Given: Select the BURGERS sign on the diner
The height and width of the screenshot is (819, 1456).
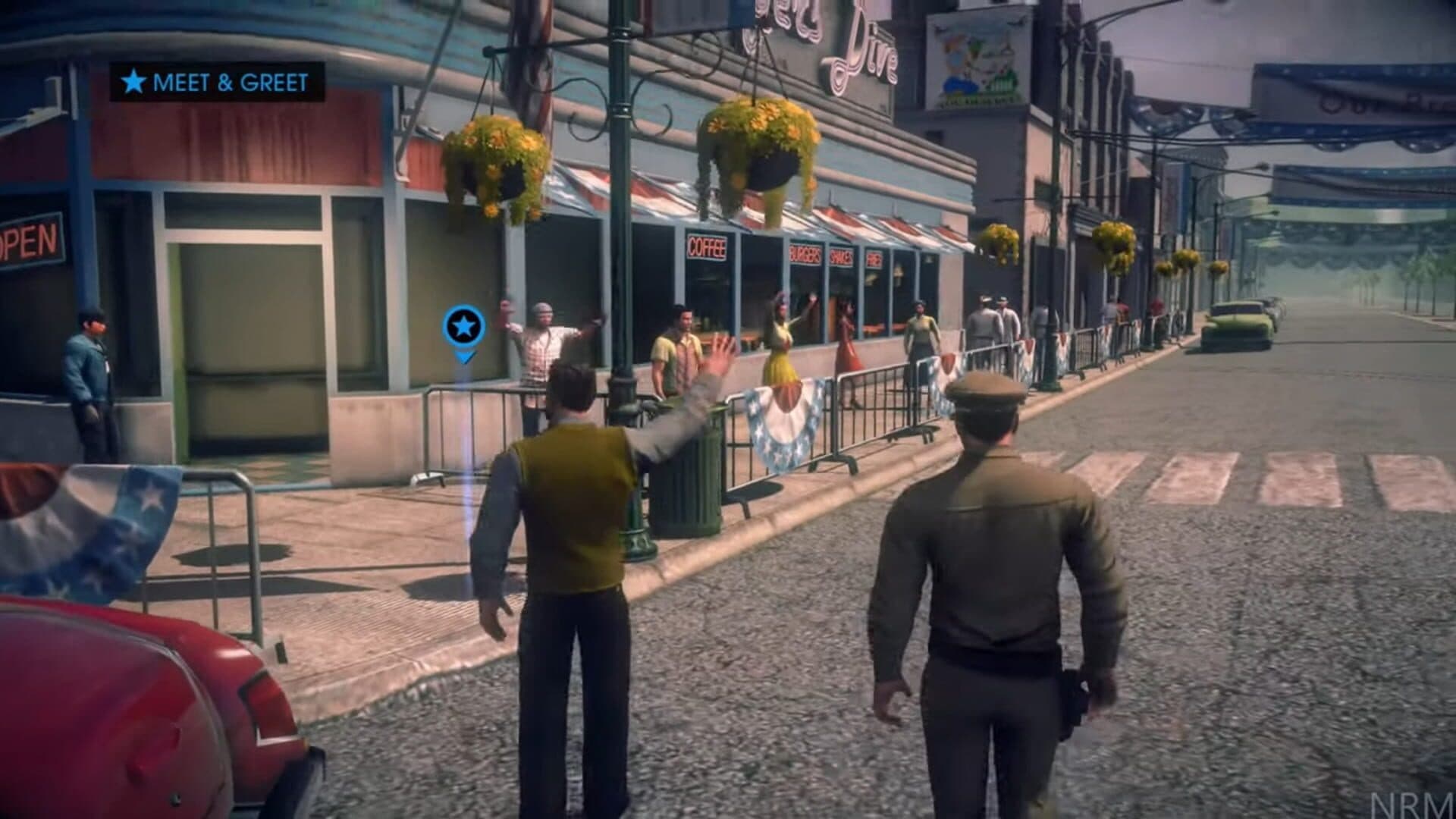Looking at the screenshot, I should point(805,253).
